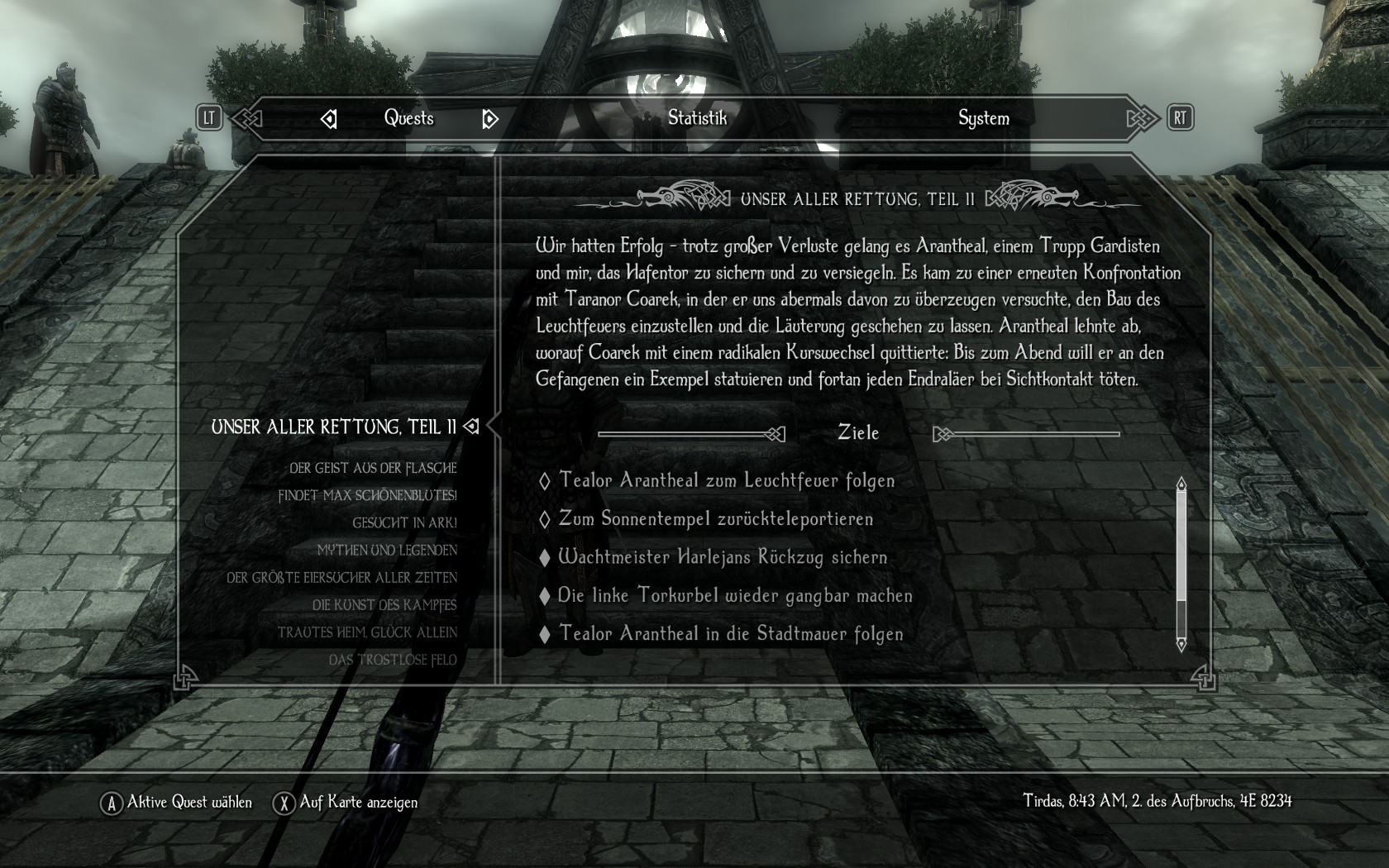Pick the quest Die Kunst des Kampfes
The width and height of the screenshot is (1389, 868).
tap(384, 605)
